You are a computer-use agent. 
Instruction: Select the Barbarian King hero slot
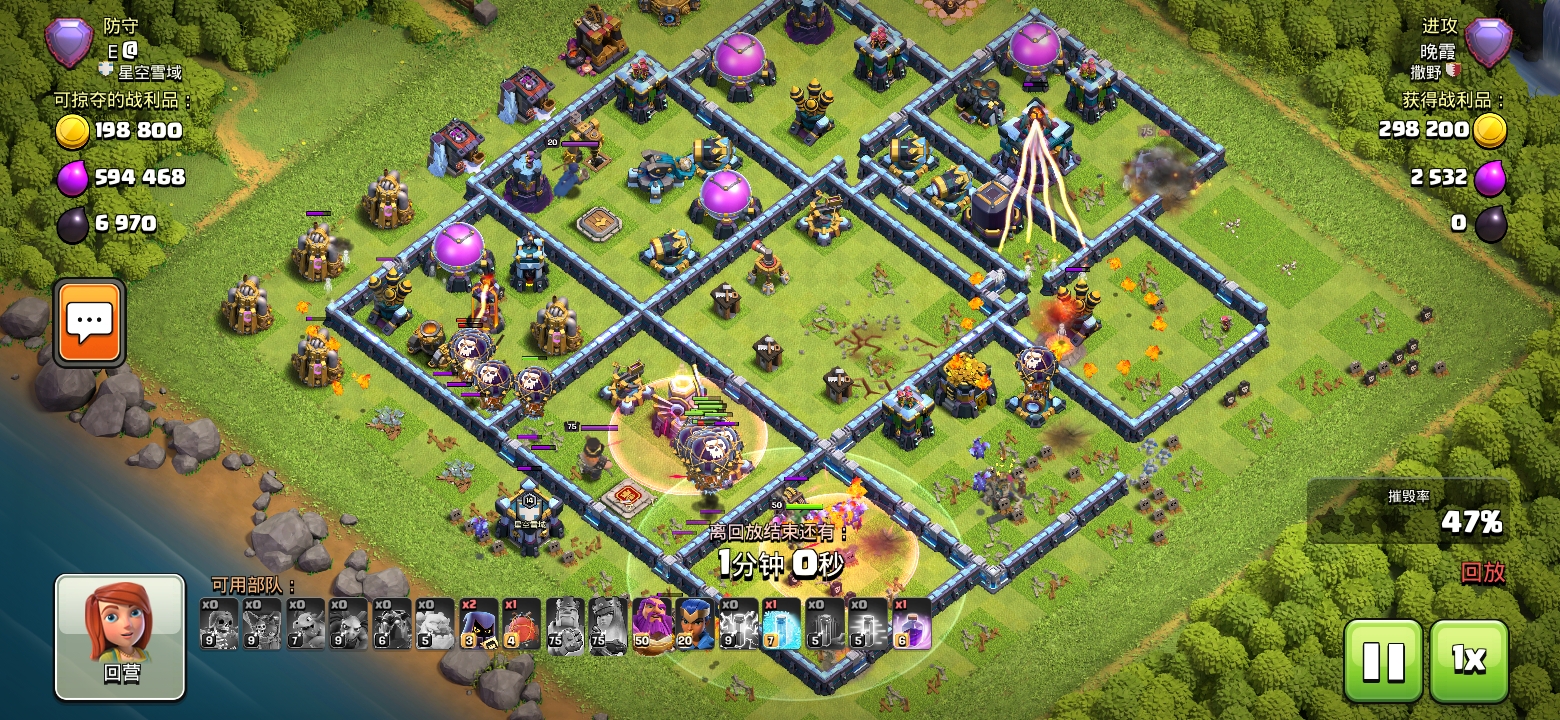coord(564,624)
